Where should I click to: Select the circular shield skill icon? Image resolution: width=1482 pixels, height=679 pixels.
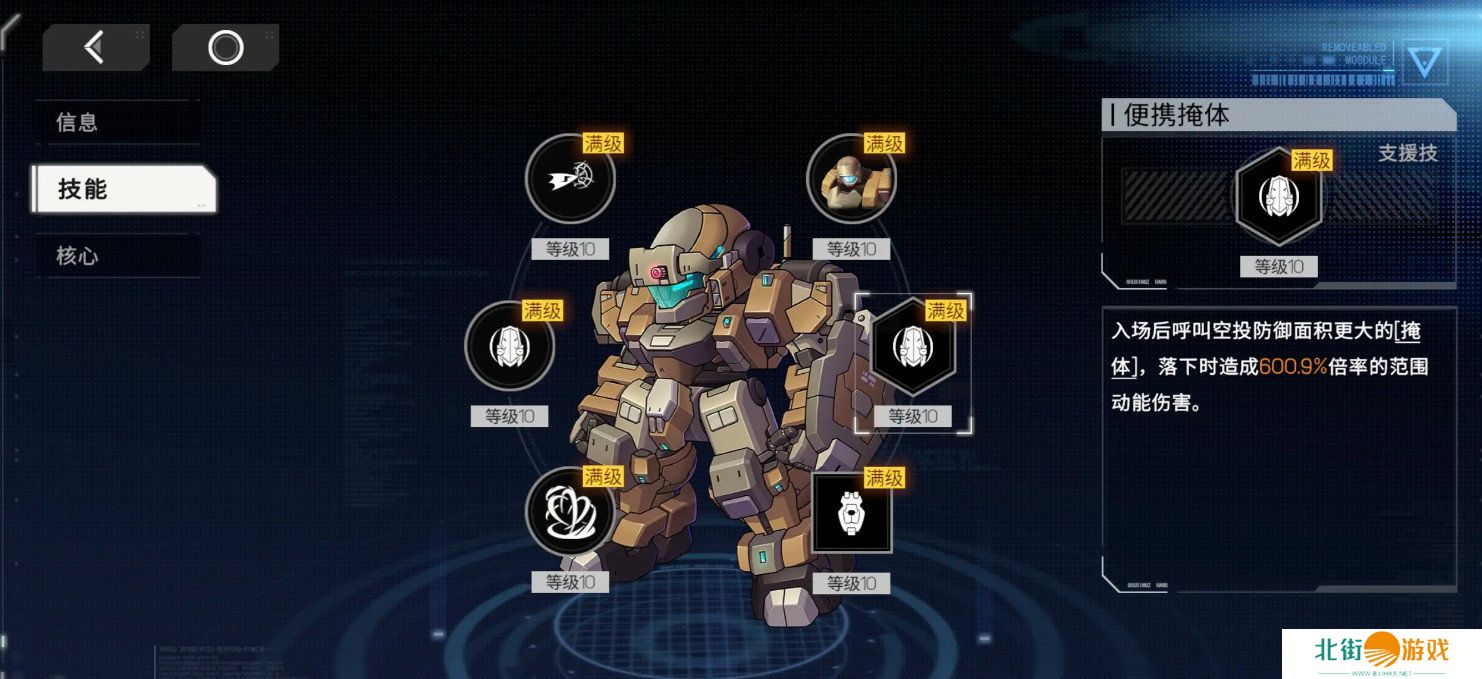[x=509, y=346]
